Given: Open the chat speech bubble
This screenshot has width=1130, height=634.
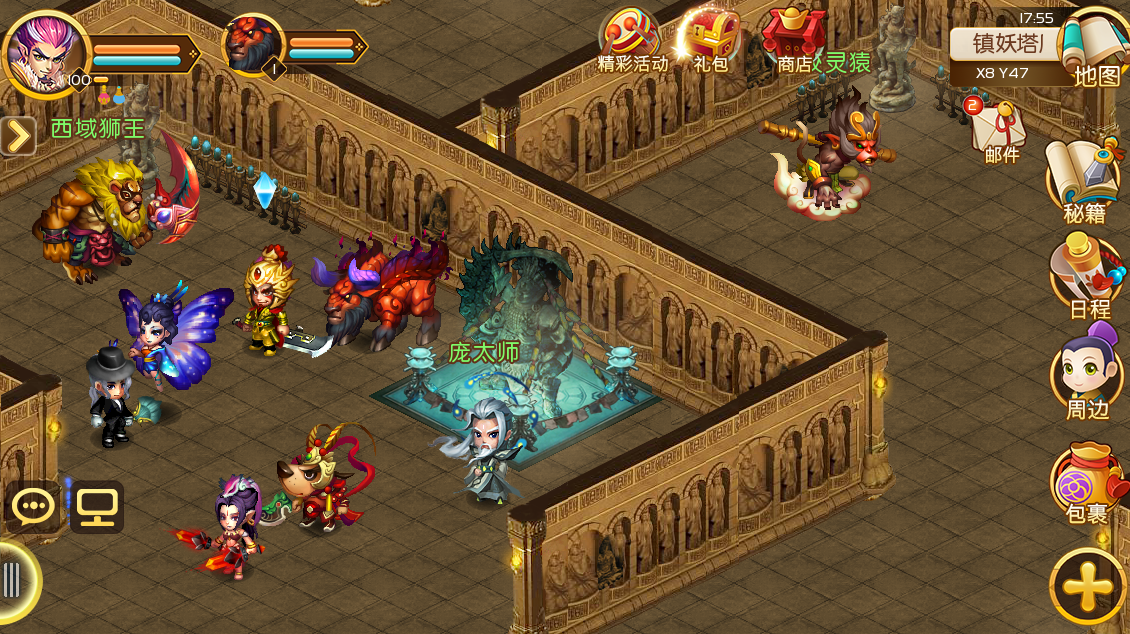Looking at the screenshot, I should coord(34,507).
